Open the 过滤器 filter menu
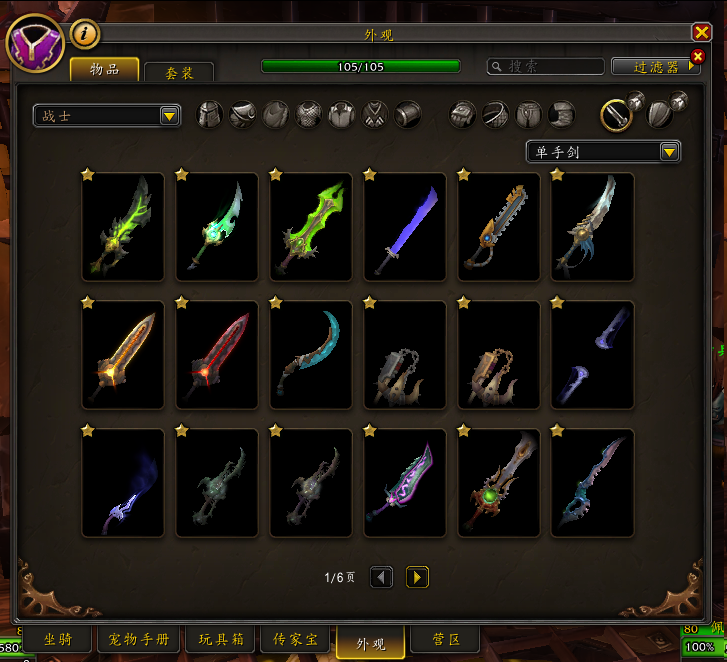727x662 pixels. click(x=657, y=67)
